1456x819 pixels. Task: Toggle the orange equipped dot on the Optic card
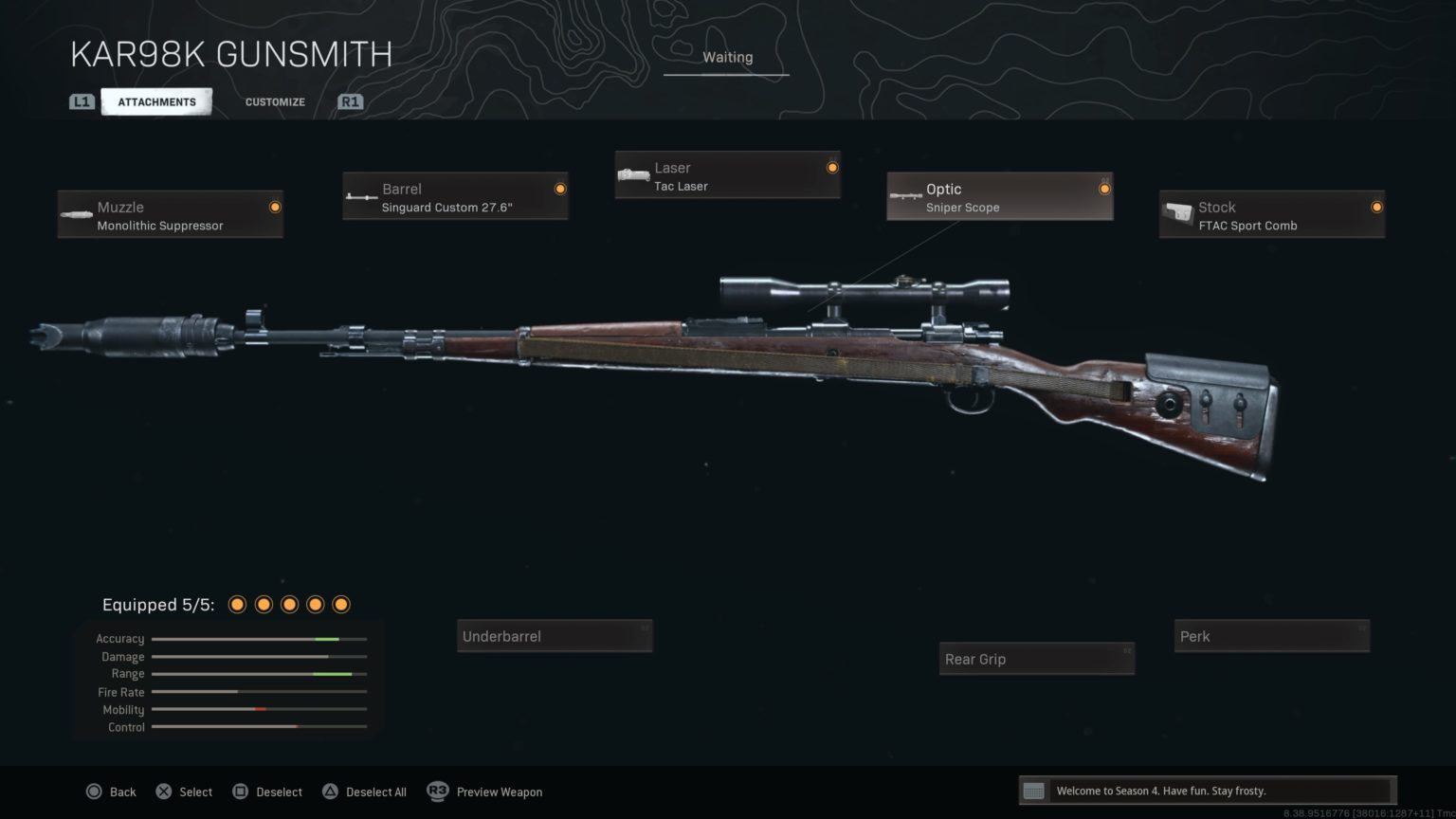(1104, 188)
